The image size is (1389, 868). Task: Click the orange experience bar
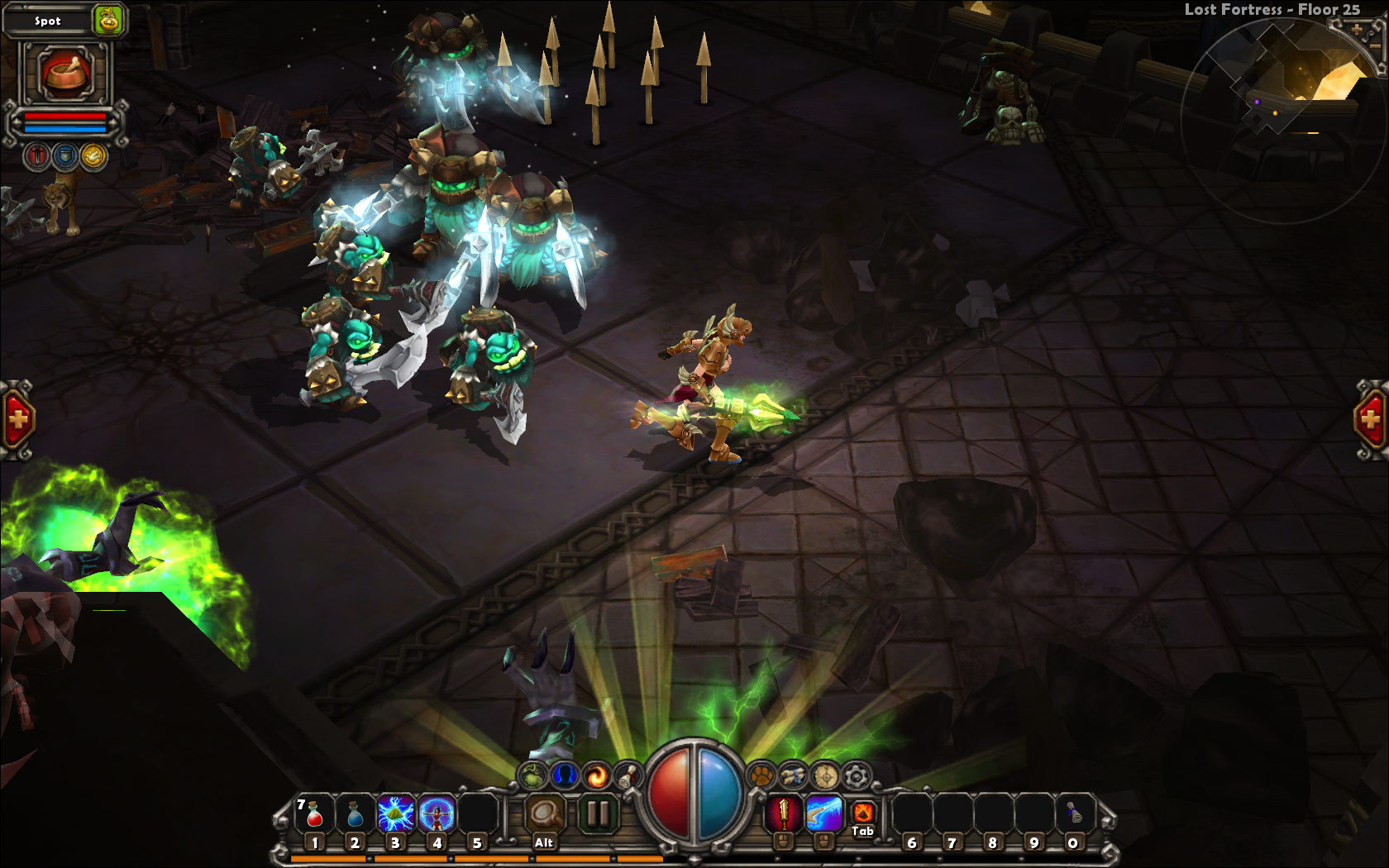pos(455,857)
